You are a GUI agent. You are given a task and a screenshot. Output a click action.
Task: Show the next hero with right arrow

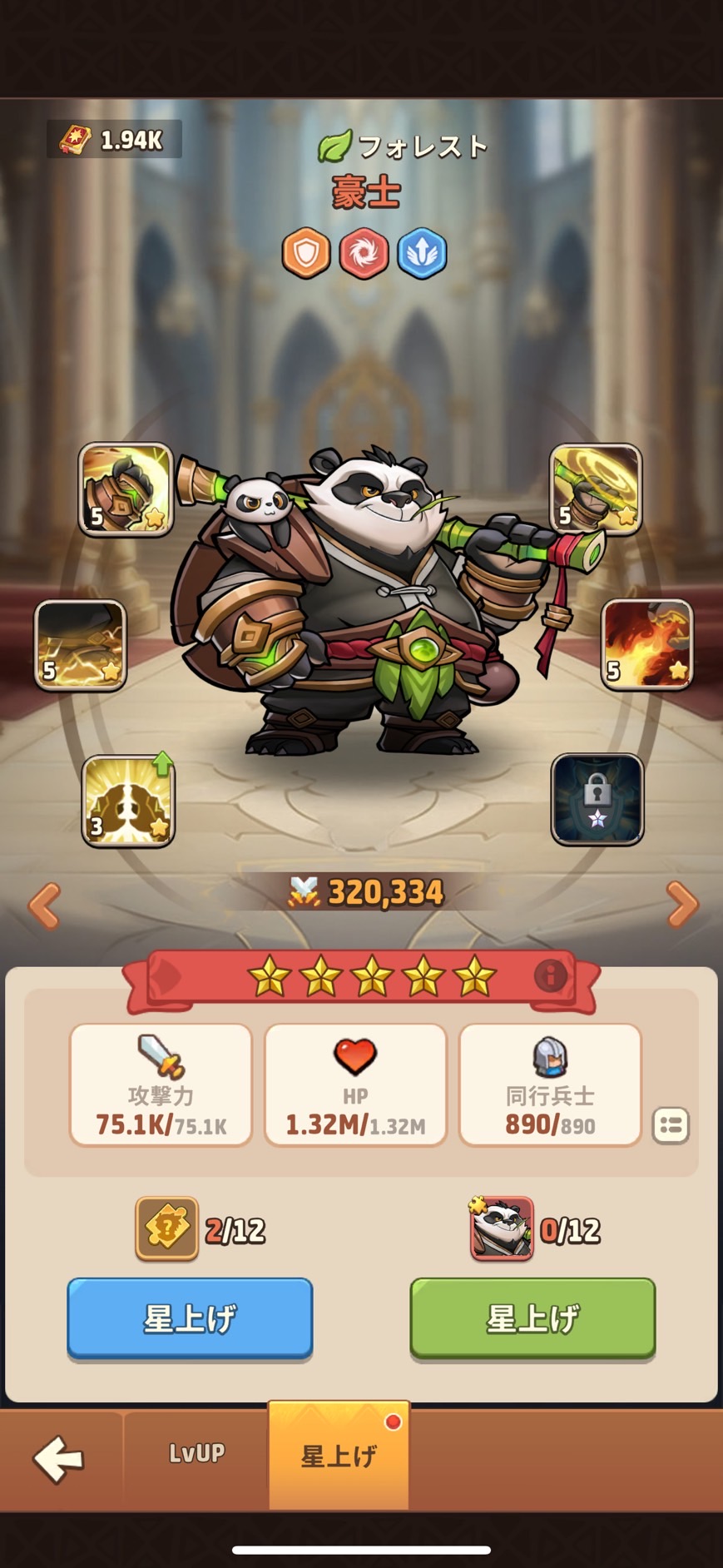pyautogui.click(x=682, y=904)
